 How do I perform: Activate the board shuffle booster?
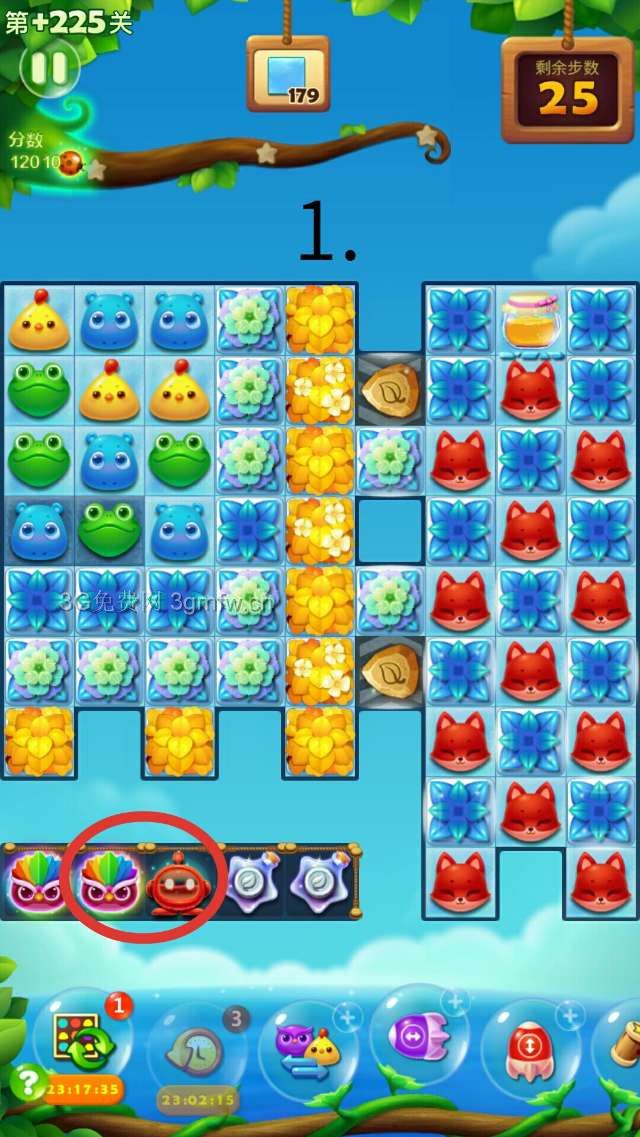click(x=84, y=1040)
